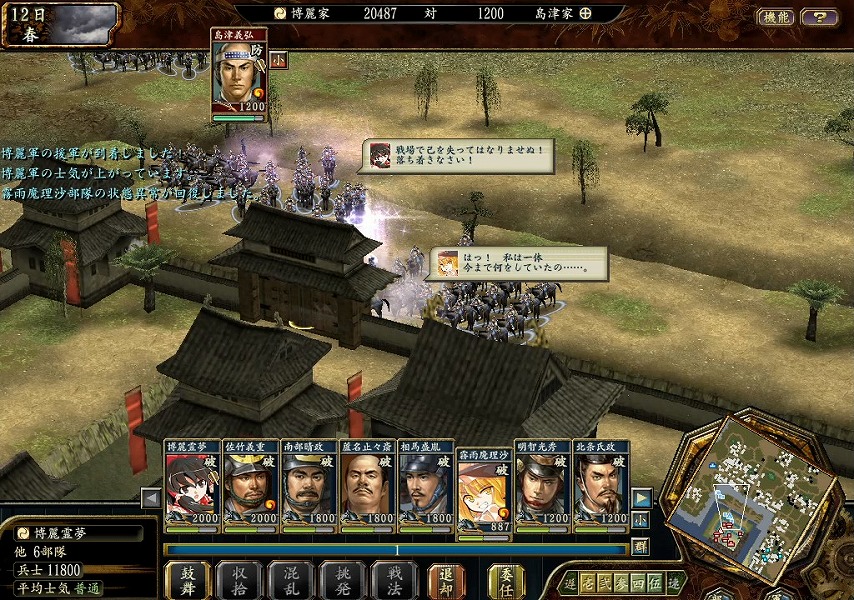The image size is (854, 600).
Task: Show next units with the right arrow
Action: (x=642, y=498)
